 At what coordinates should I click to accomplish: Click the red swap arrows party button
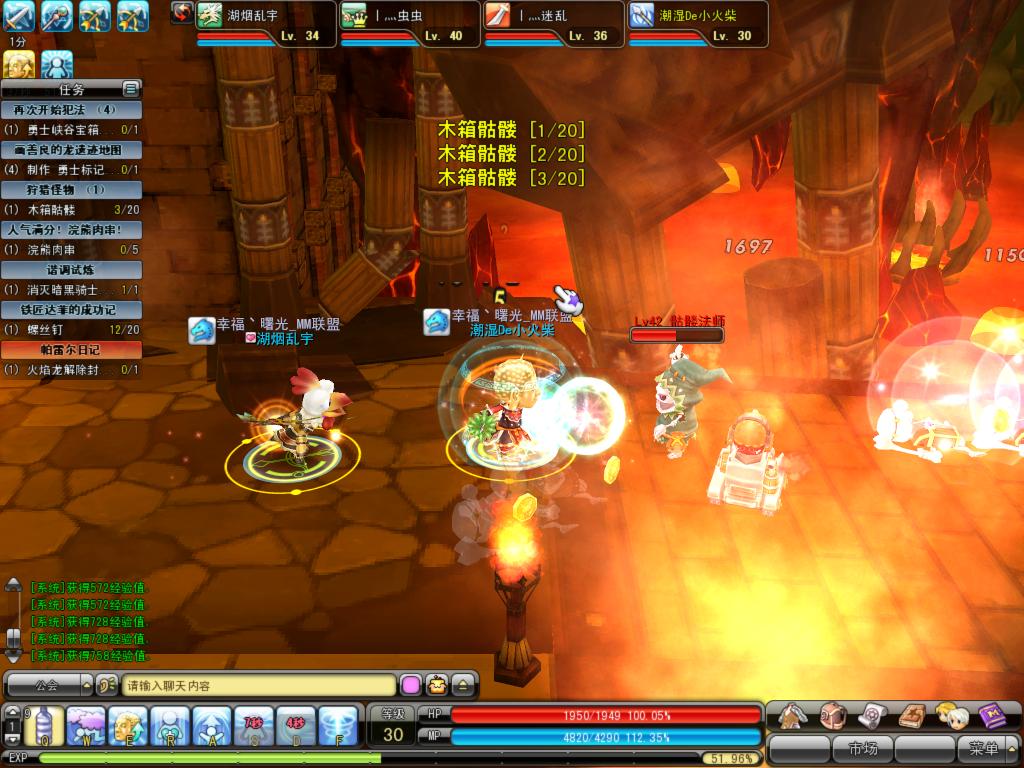(181, 12)
